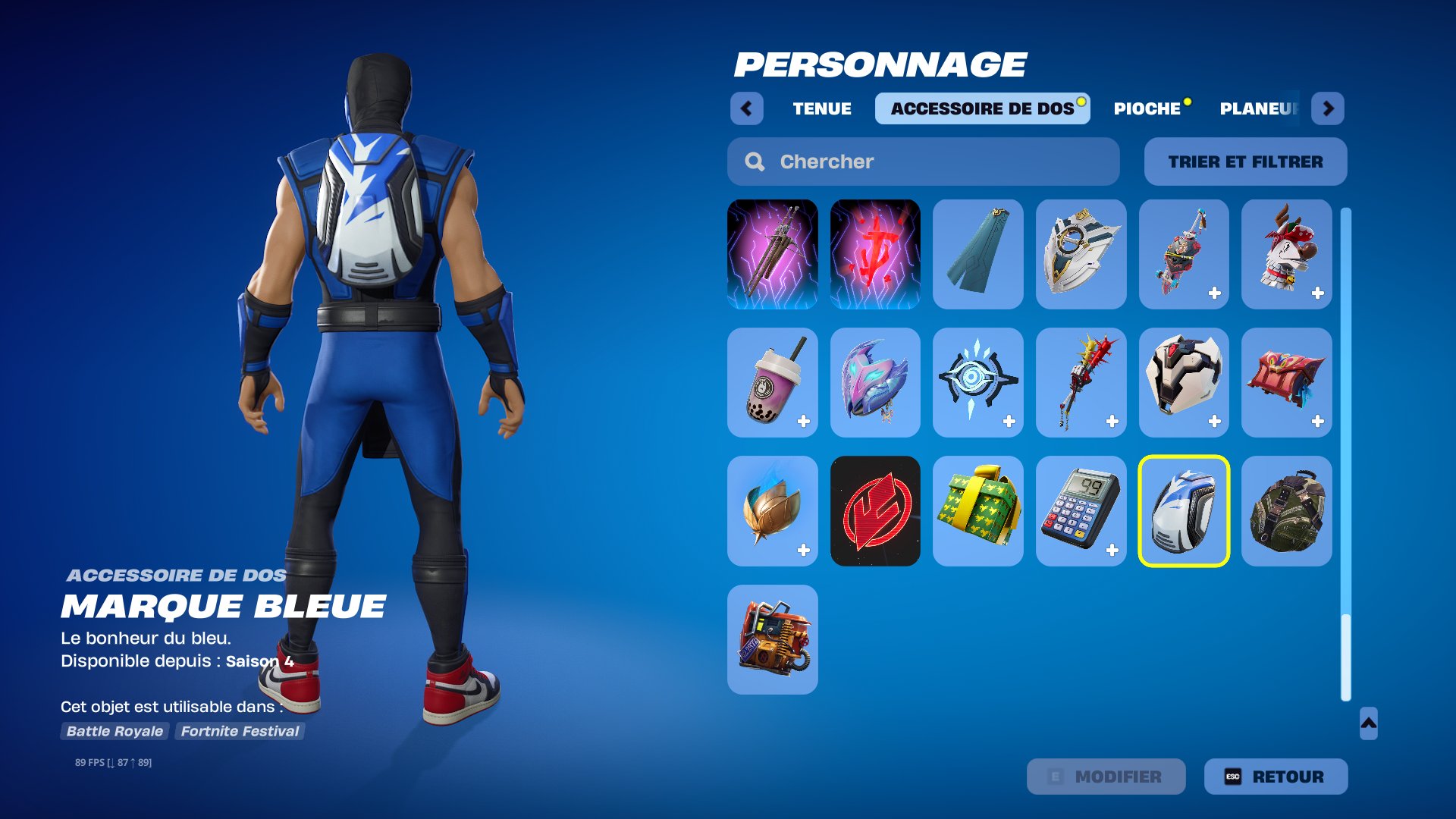Select the orange machine back bling

click(x=771, y=641)
